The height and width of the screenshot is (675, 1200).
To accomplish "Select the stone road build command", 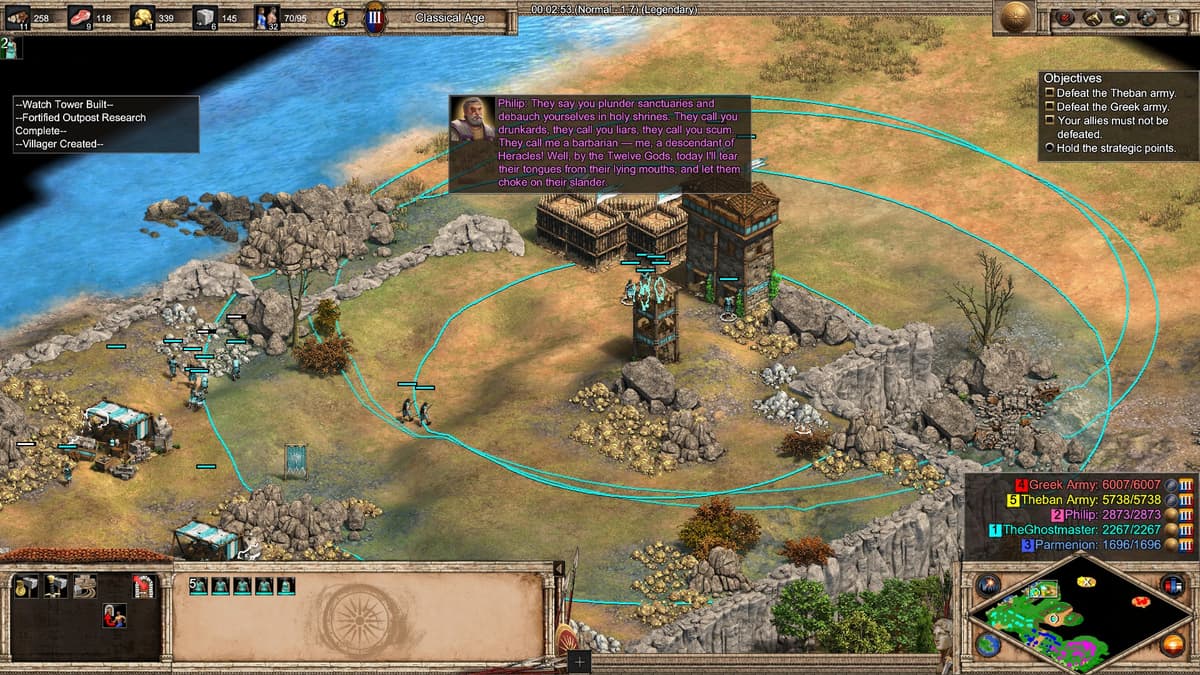I will pyautogui.click(x=84, y=587).
